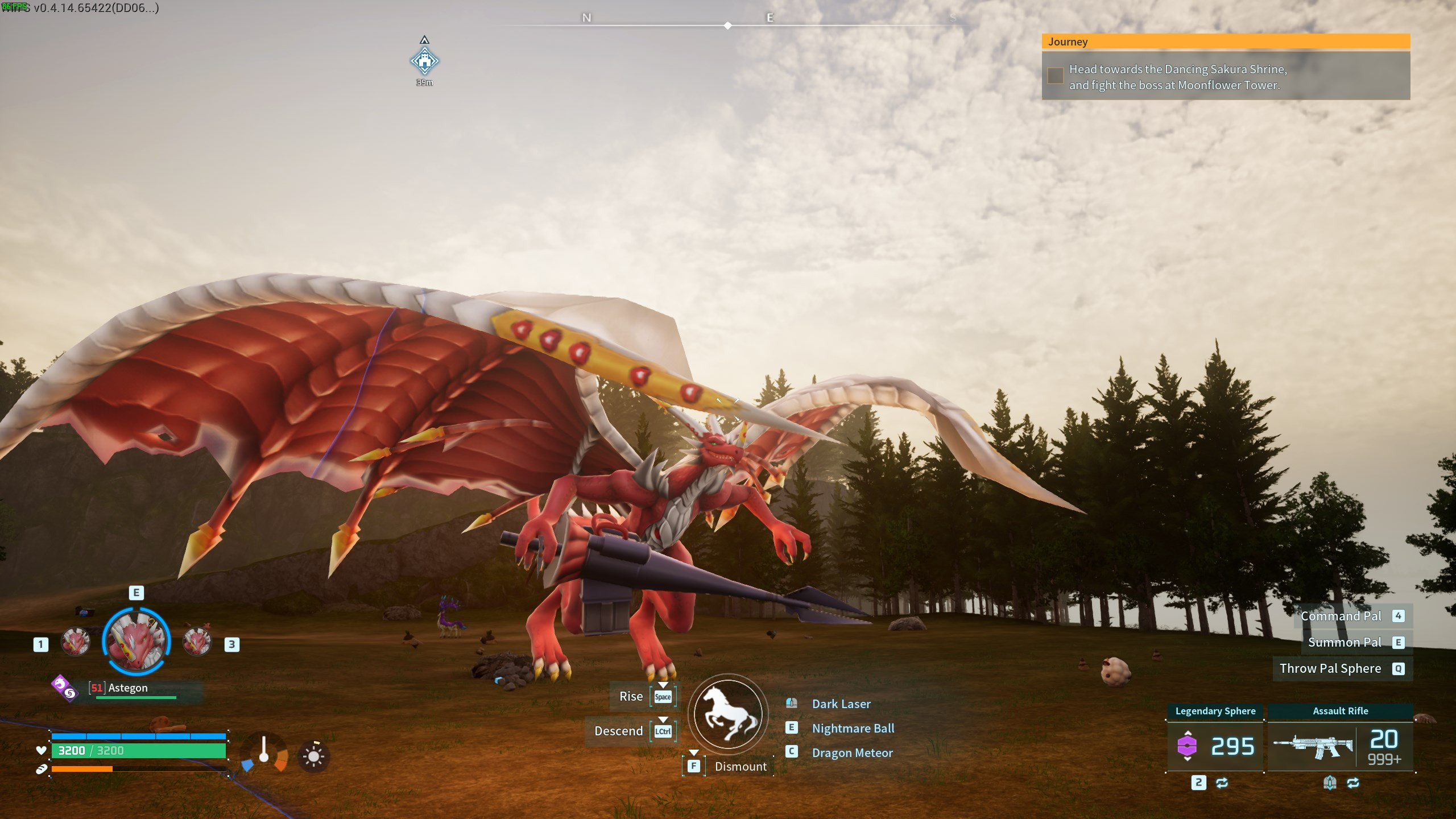Choose the Dragon Meteor skill
The width and height of the screenshot is (1456, 819).
852,753
